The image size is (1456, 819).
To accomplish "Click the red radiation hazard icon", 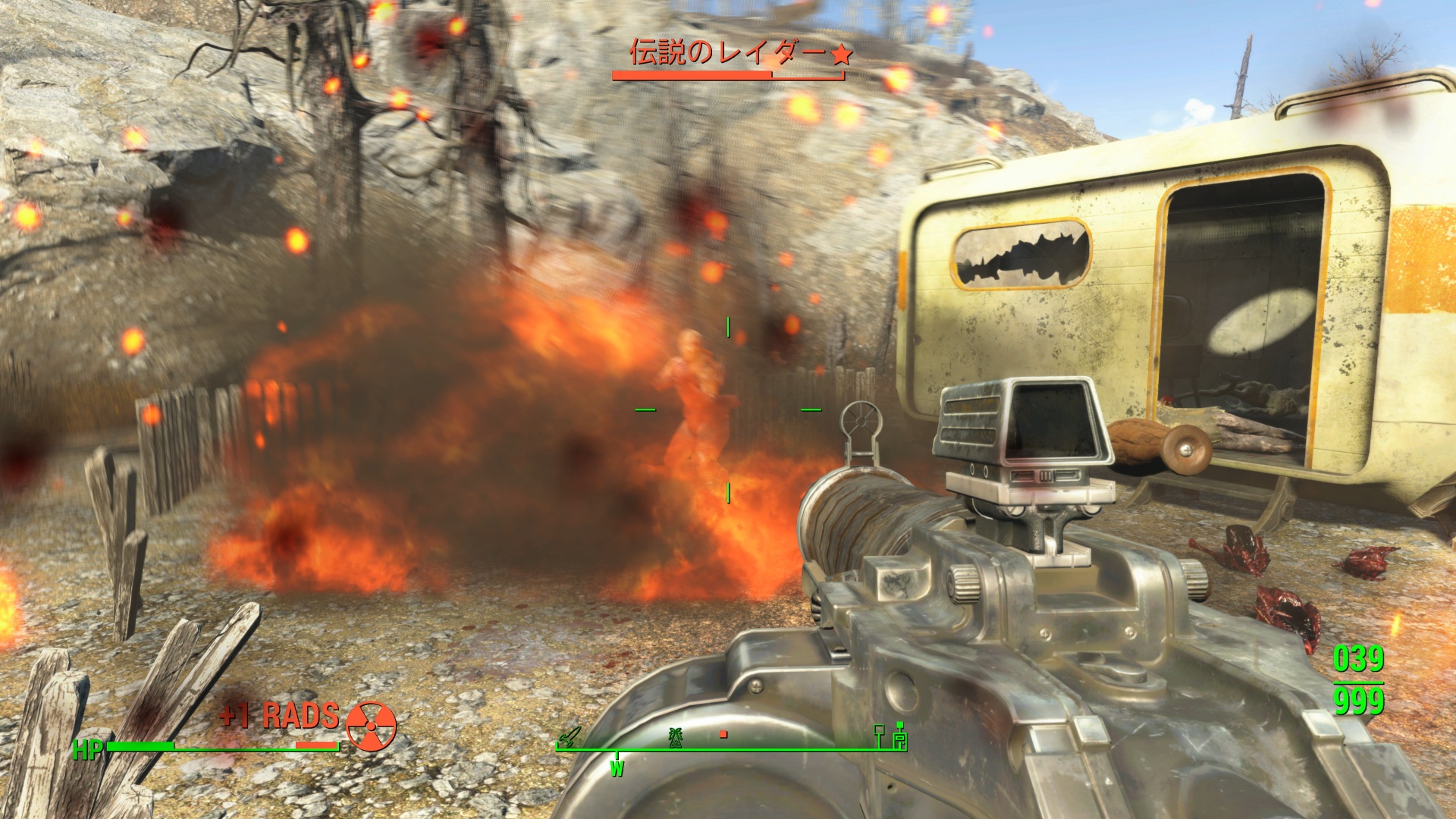I will 371,726.
